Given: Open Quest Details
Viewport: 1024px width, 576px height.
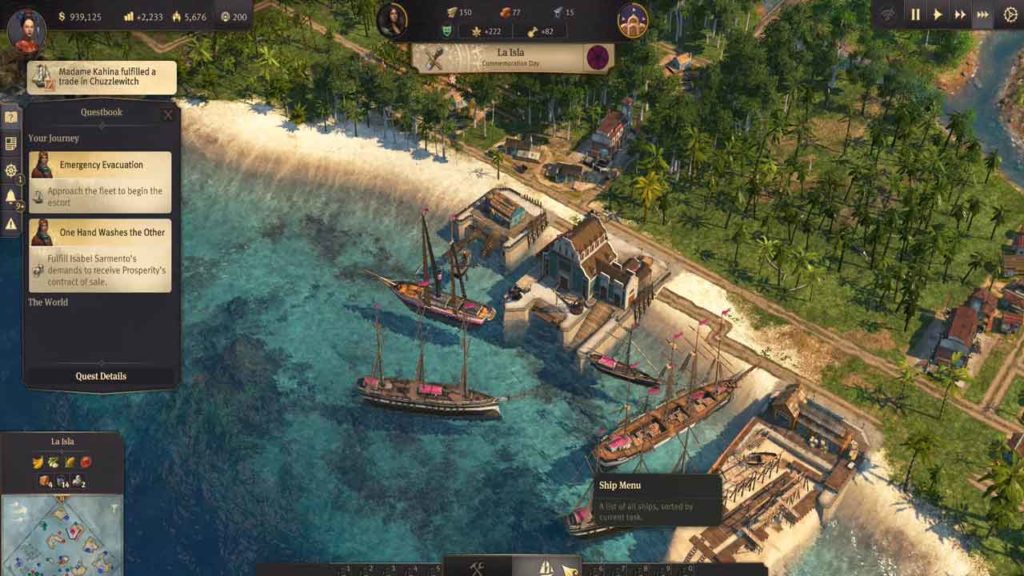Looking at the screenshot, I should (x=101, y=377).
